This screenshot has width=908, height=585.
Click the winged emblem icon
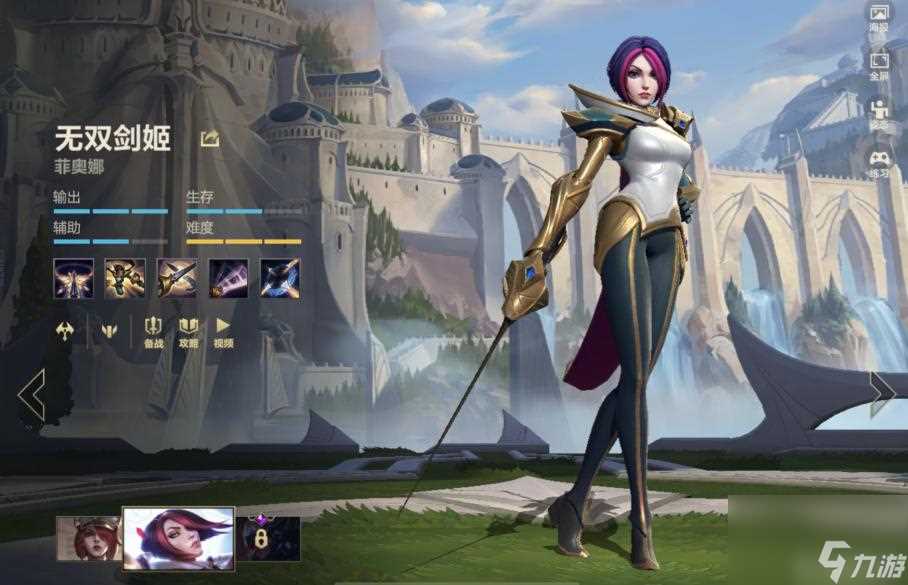(107, 329)
